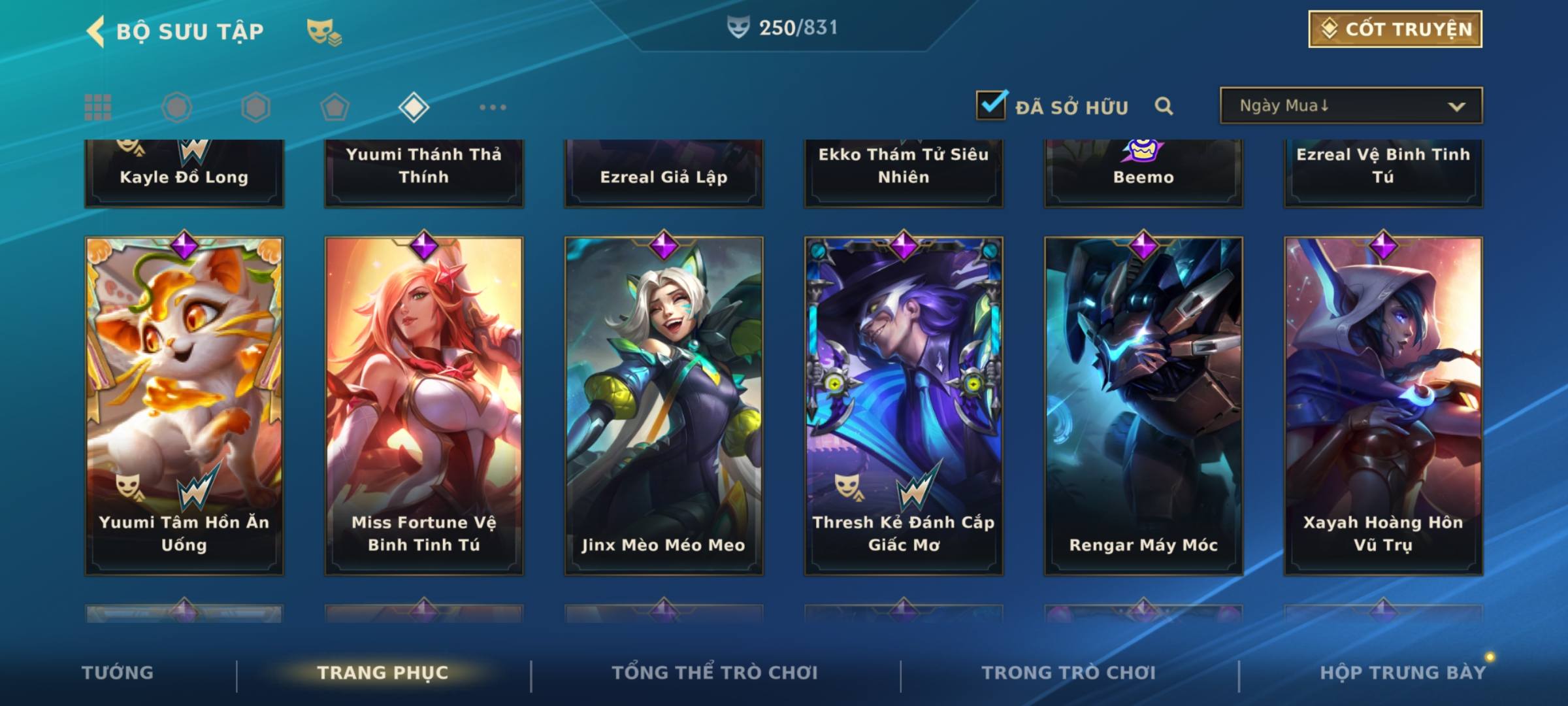
Task: Go back from Bộ Sưu Tập
Action: point(97,31)
